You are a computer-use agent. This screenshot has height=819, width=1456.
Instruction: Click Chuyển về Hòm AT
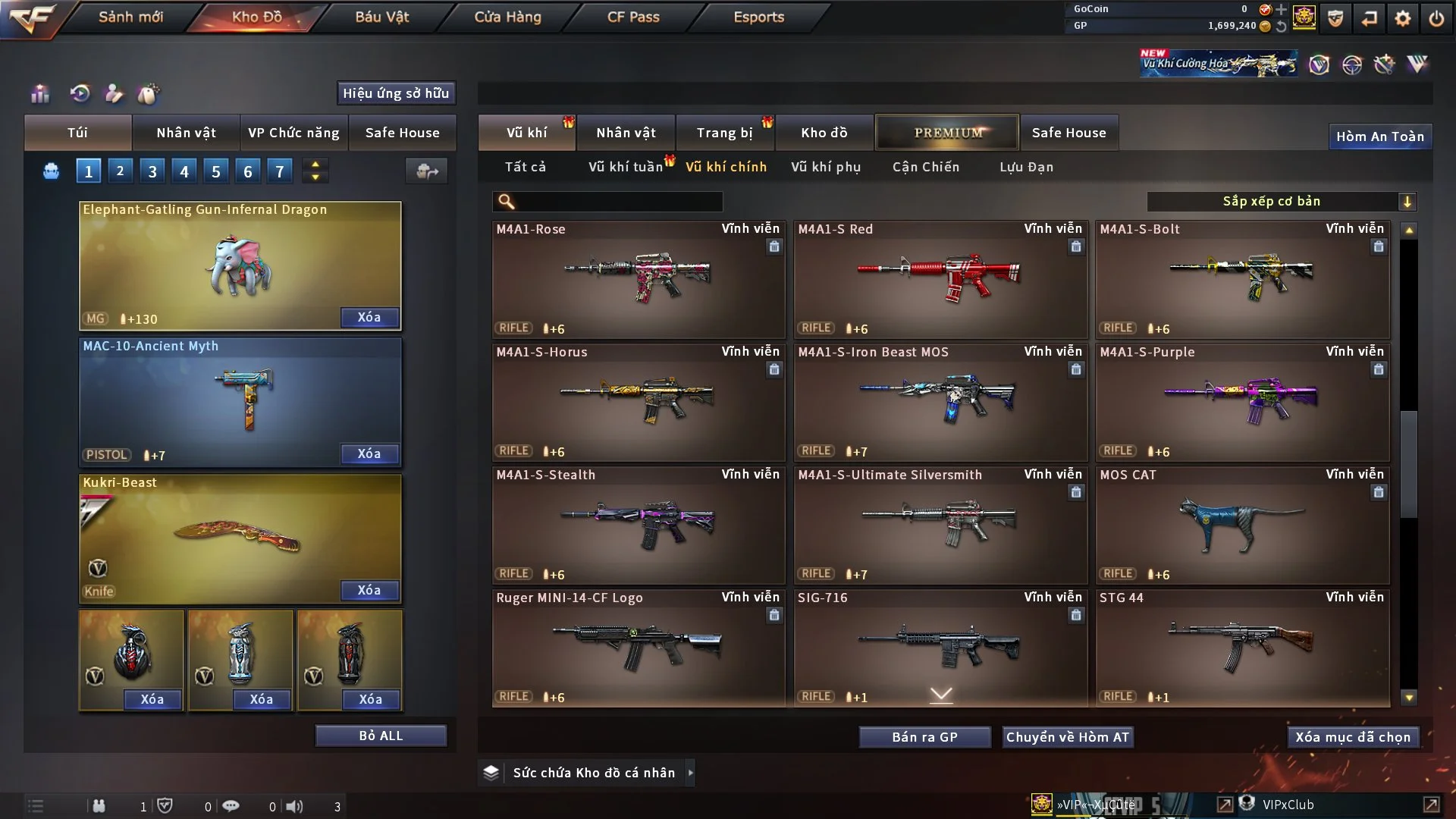click(1067, 737)
